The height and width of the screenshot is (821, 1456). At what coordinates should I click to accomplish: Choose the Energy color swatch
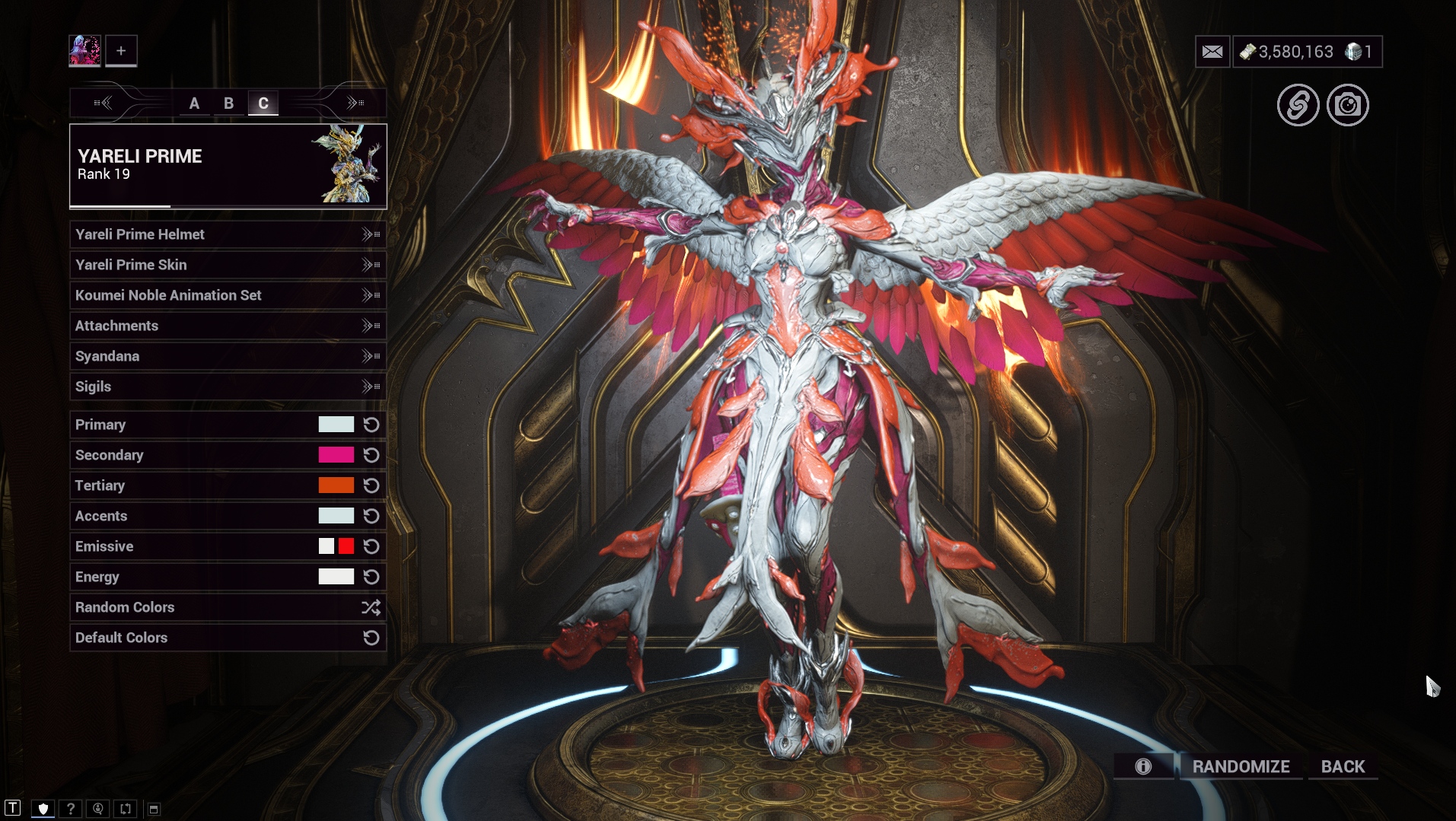336,577
